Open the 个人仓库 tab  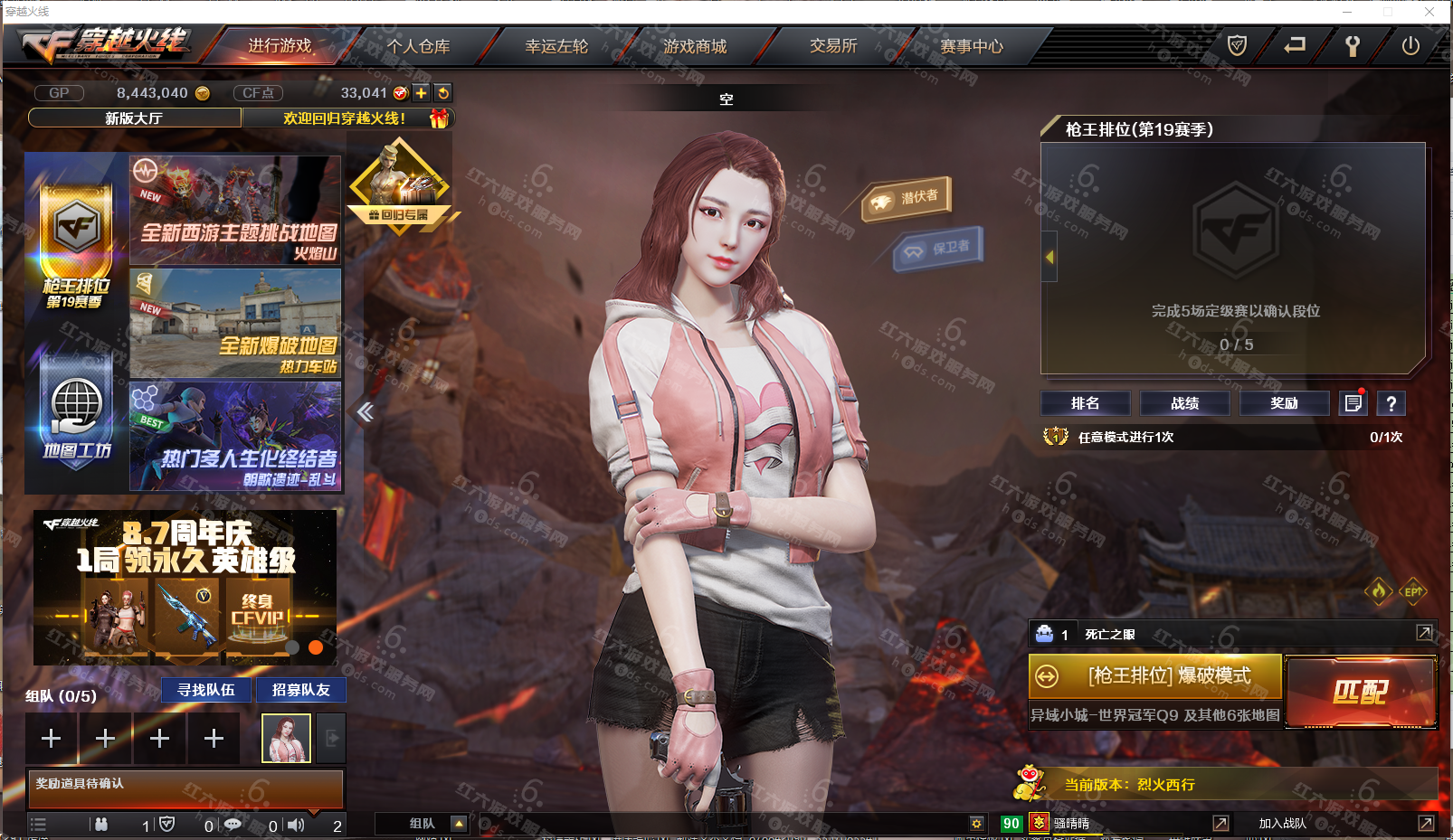click(x=418, y=46)
